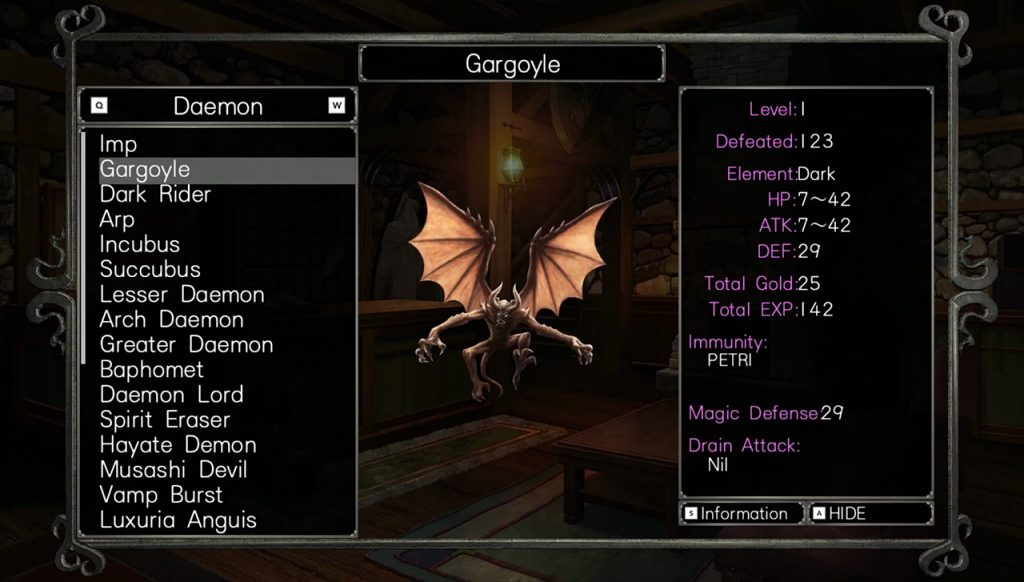Open the Information panel button
This screenshot has height=582, width=1024.
[741, 514]
